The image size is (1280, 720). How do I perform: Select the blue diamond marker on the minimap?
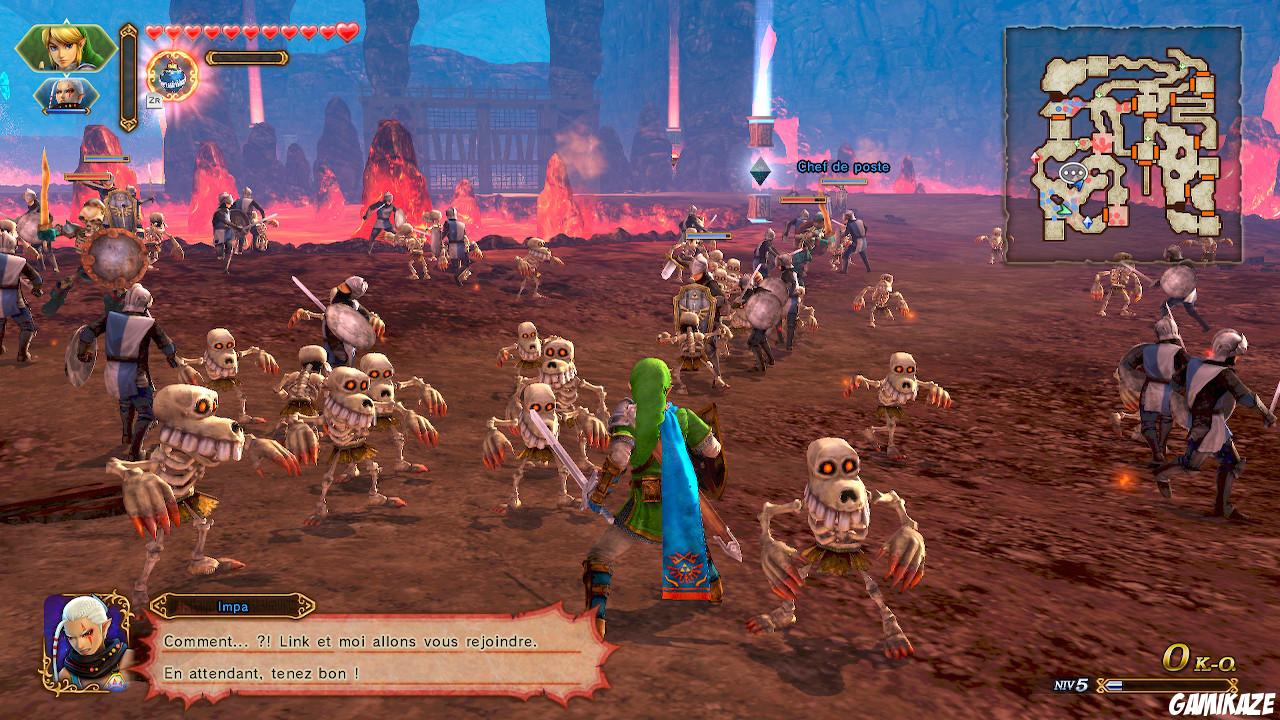click(1087, 222)
